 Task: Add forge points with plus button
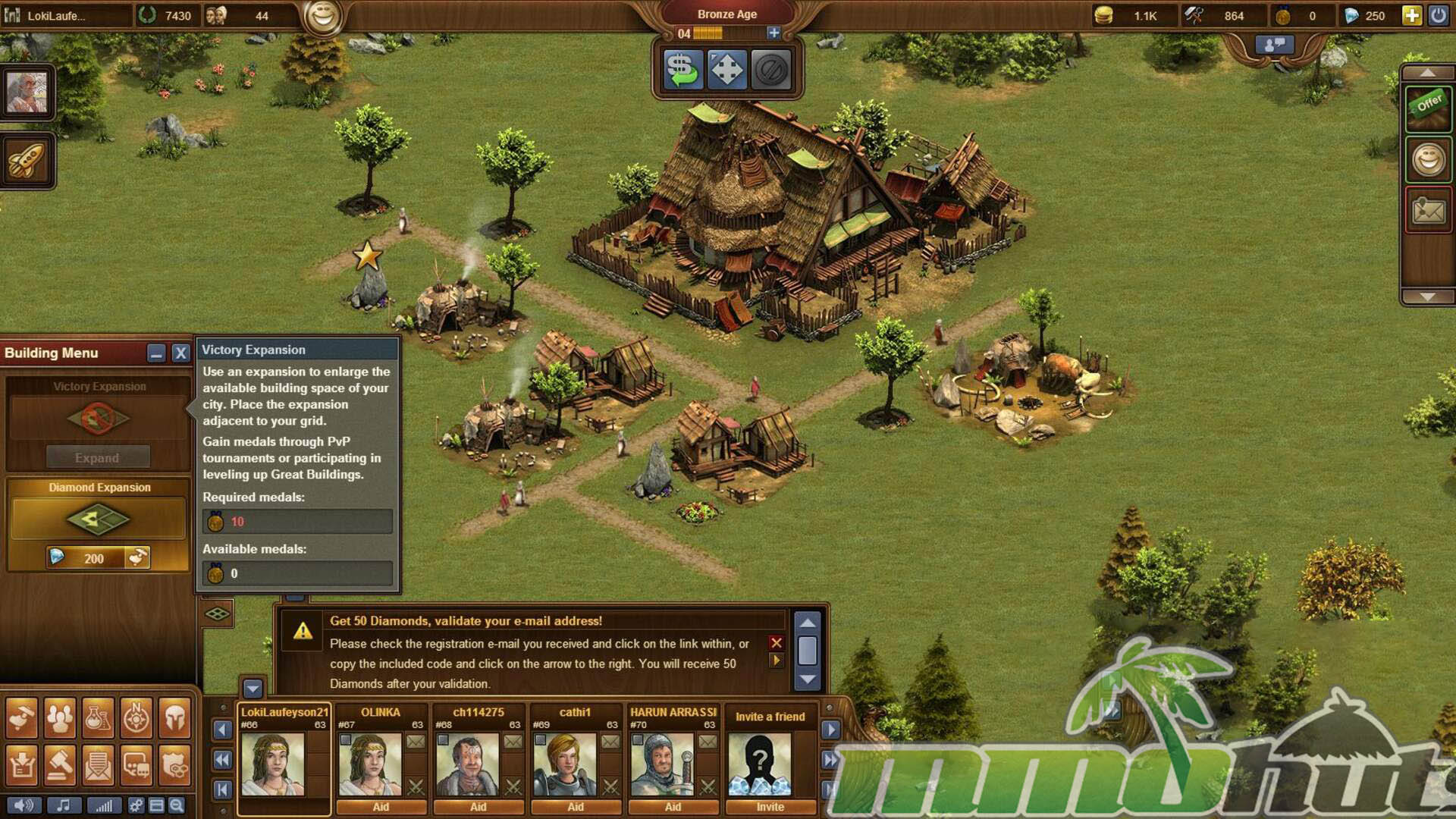[773, 33]
